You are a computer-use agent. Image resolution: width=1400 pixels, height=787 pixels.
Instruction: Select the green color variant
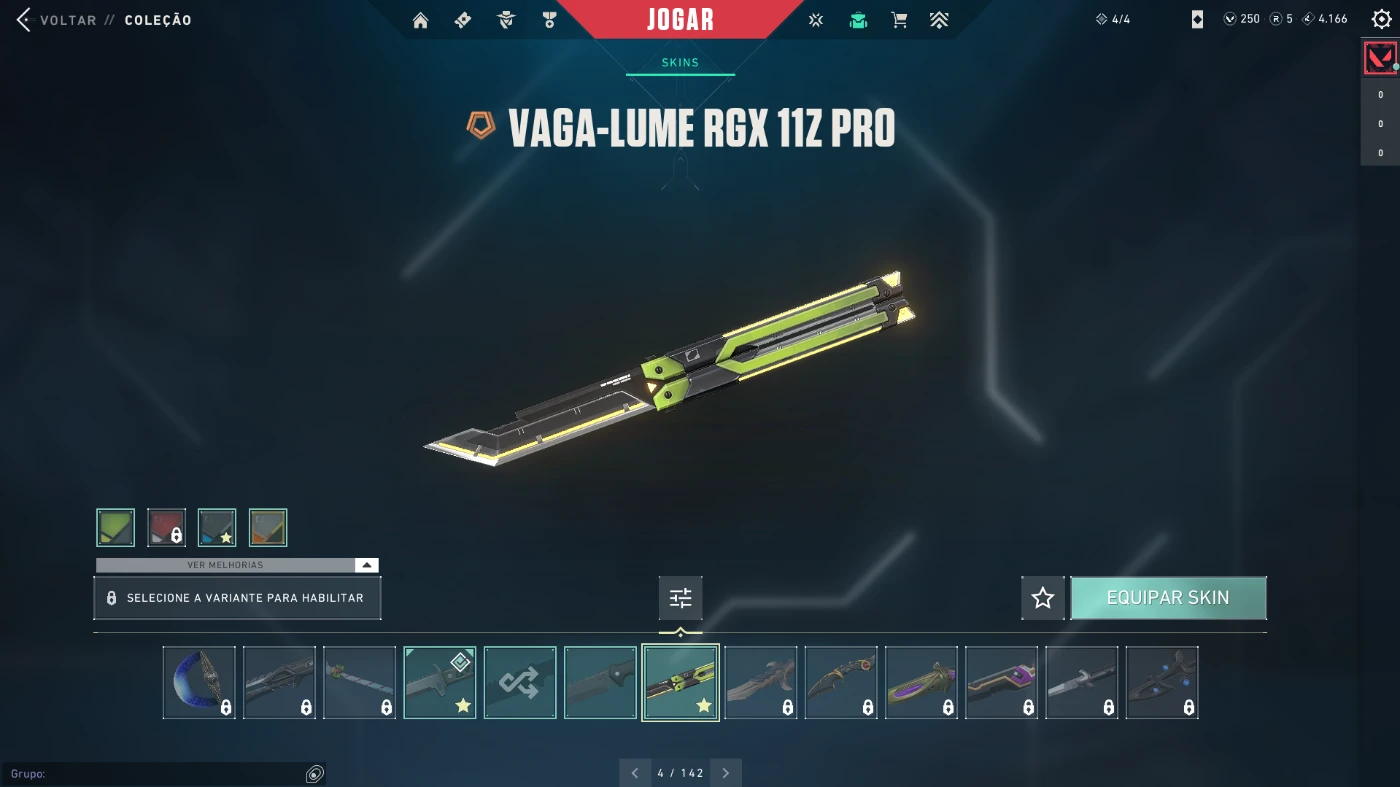(x=116, y=527)
